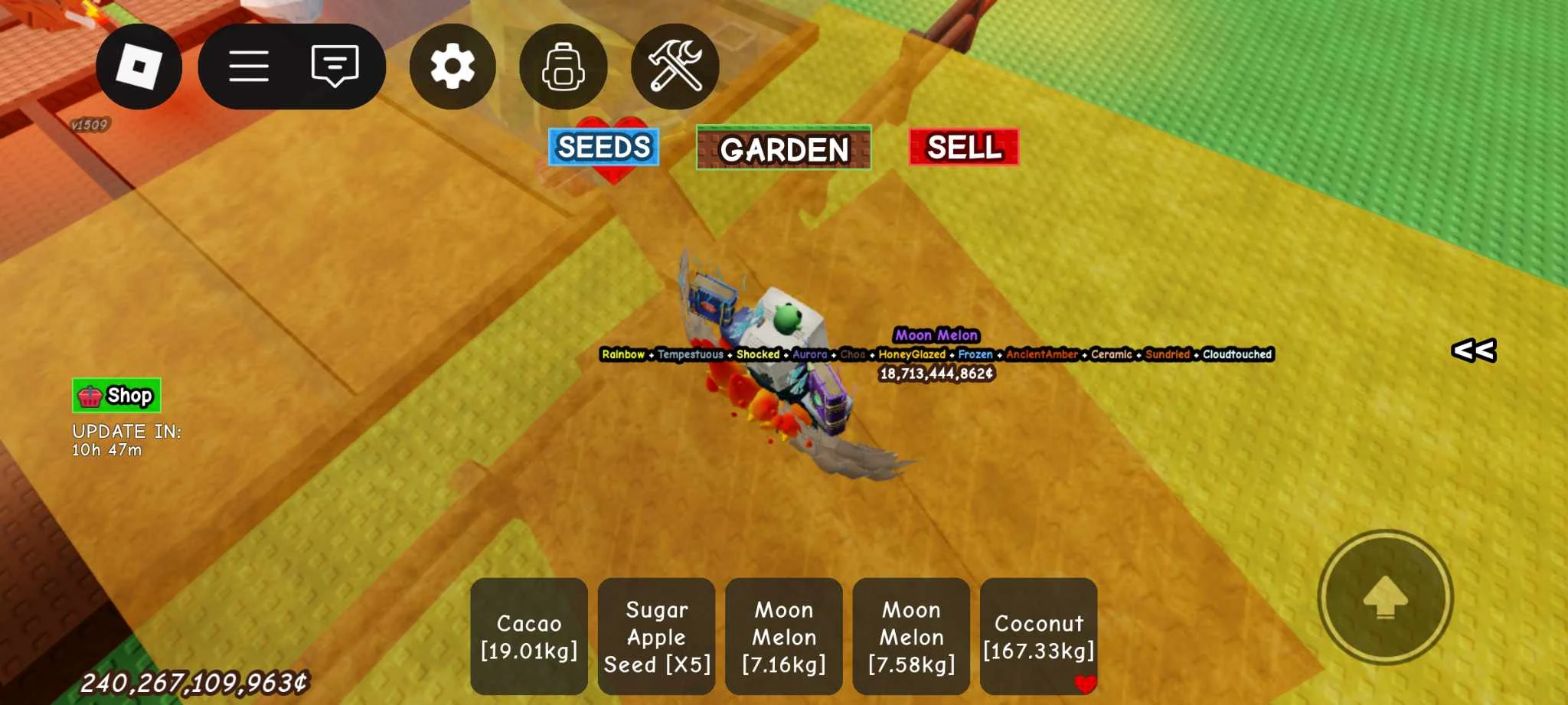Open the GARDEN menu

[783, 146]
